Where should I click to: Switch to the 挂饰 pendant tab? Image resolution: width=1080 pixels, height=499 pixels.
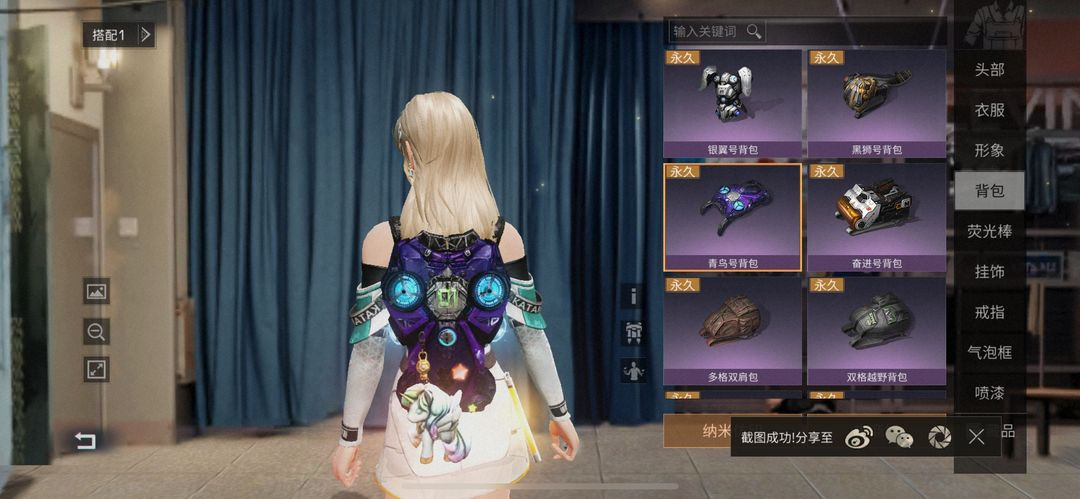pyautogui.click(x=989, y=271)
